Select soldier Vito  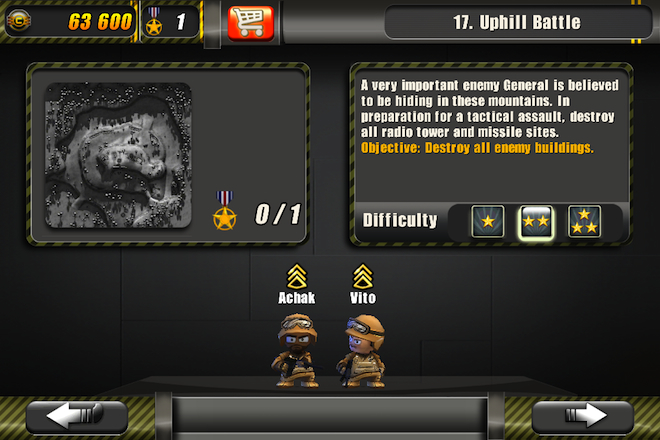362,349
